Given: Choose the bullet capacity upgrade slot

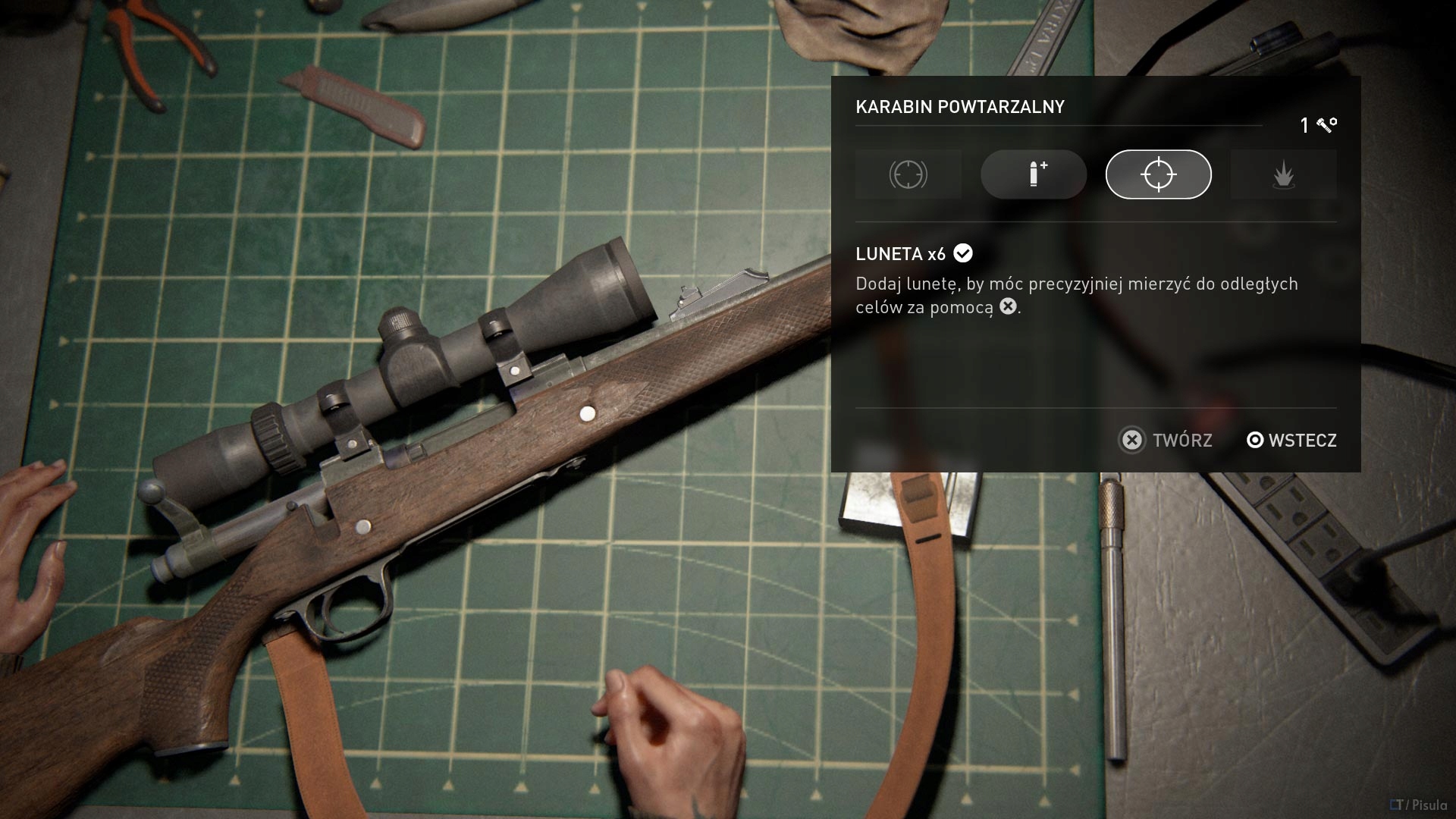Looking at the screenshot, I should click(x=1033, y=174).
